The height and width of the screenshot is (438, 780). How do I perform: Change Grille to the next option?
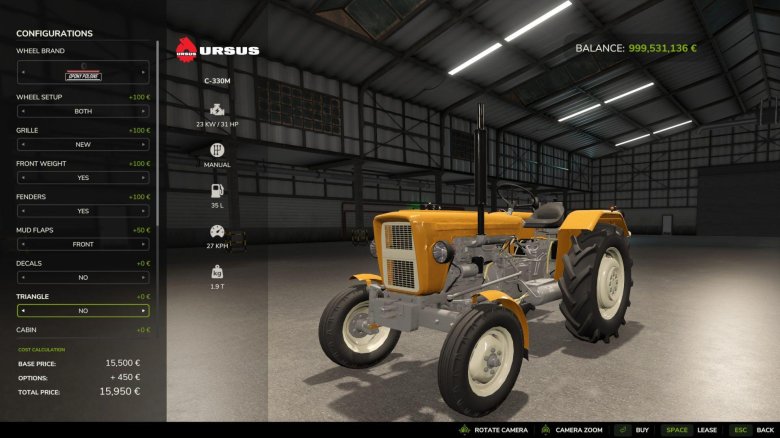pos(145,144)
